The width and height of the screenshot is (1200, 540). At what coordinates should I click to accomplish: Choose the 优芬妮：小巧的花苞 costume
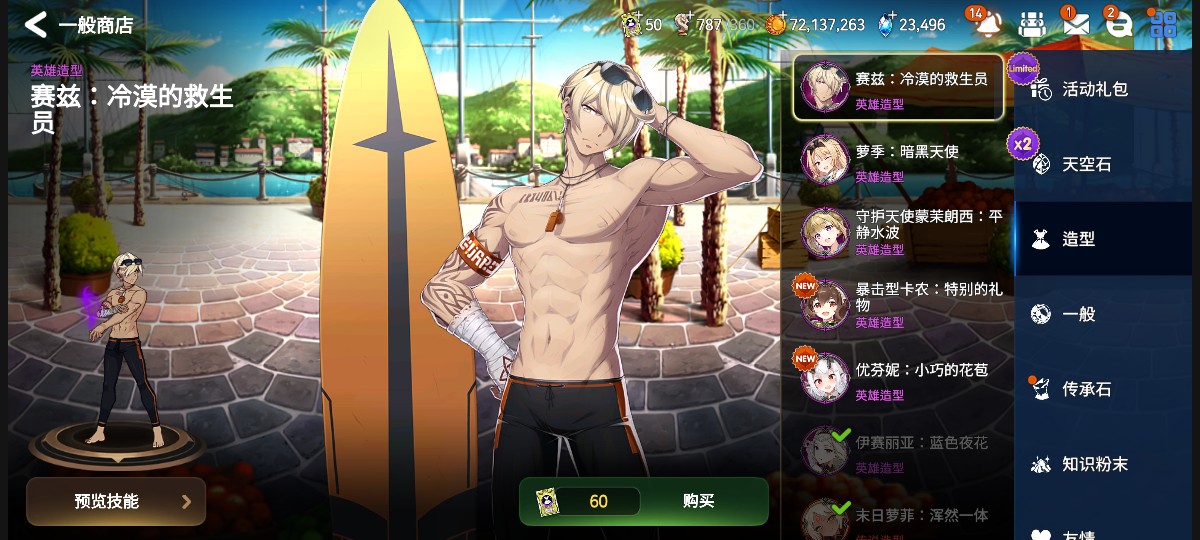(x=897, y=379)
